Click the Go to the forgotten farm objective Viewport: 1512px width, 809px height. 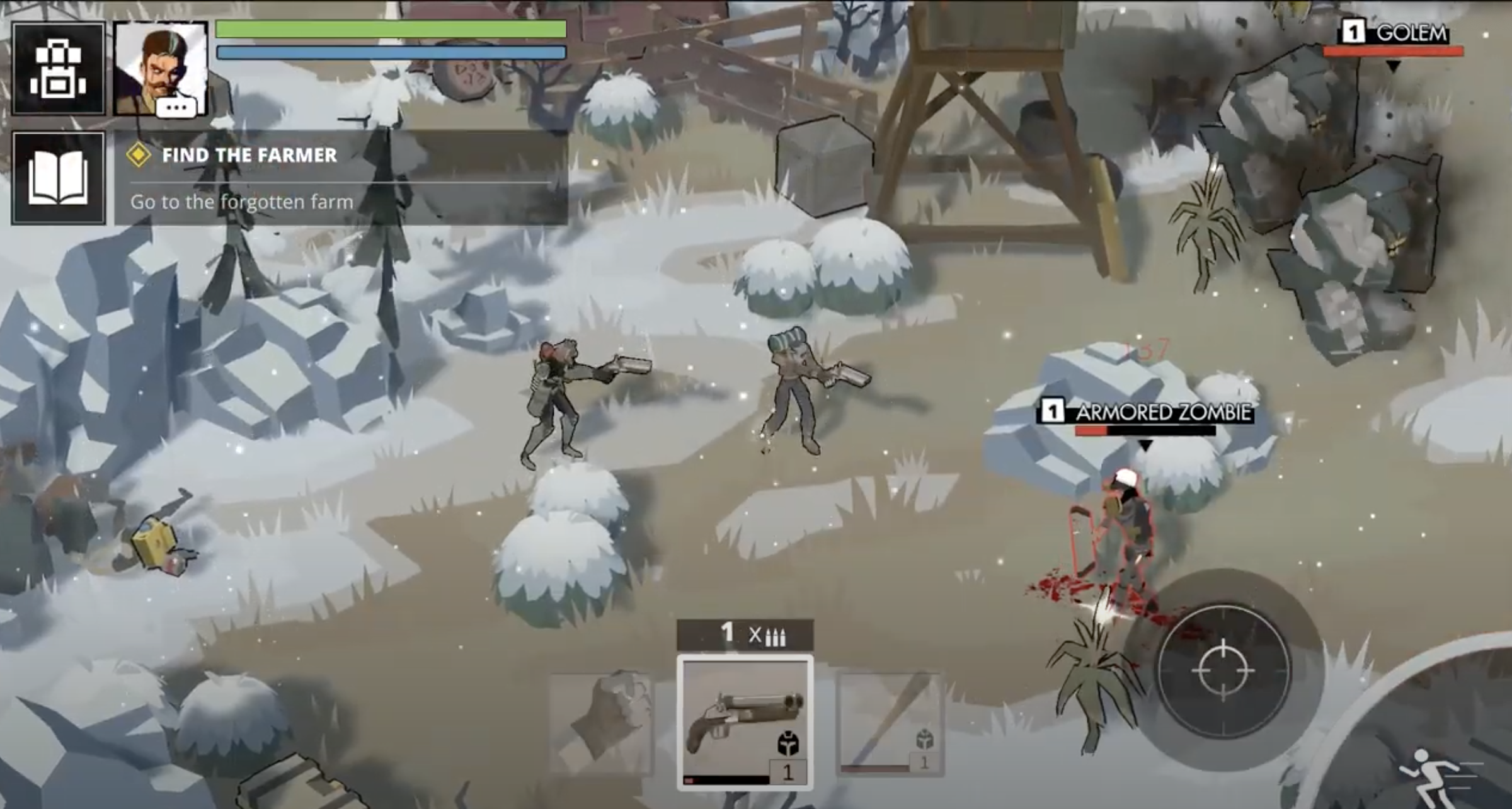coord(242,202)
